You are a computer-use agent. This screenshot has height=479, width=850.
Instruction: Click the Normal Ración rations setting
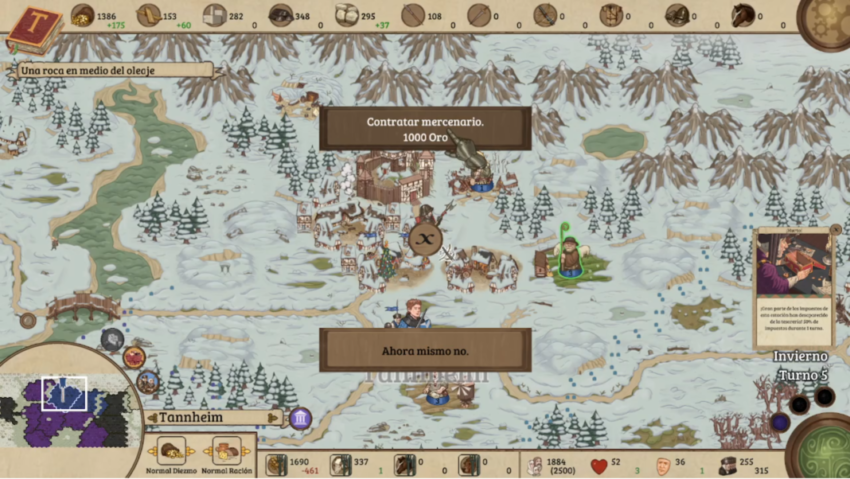(x=227, y=453)
